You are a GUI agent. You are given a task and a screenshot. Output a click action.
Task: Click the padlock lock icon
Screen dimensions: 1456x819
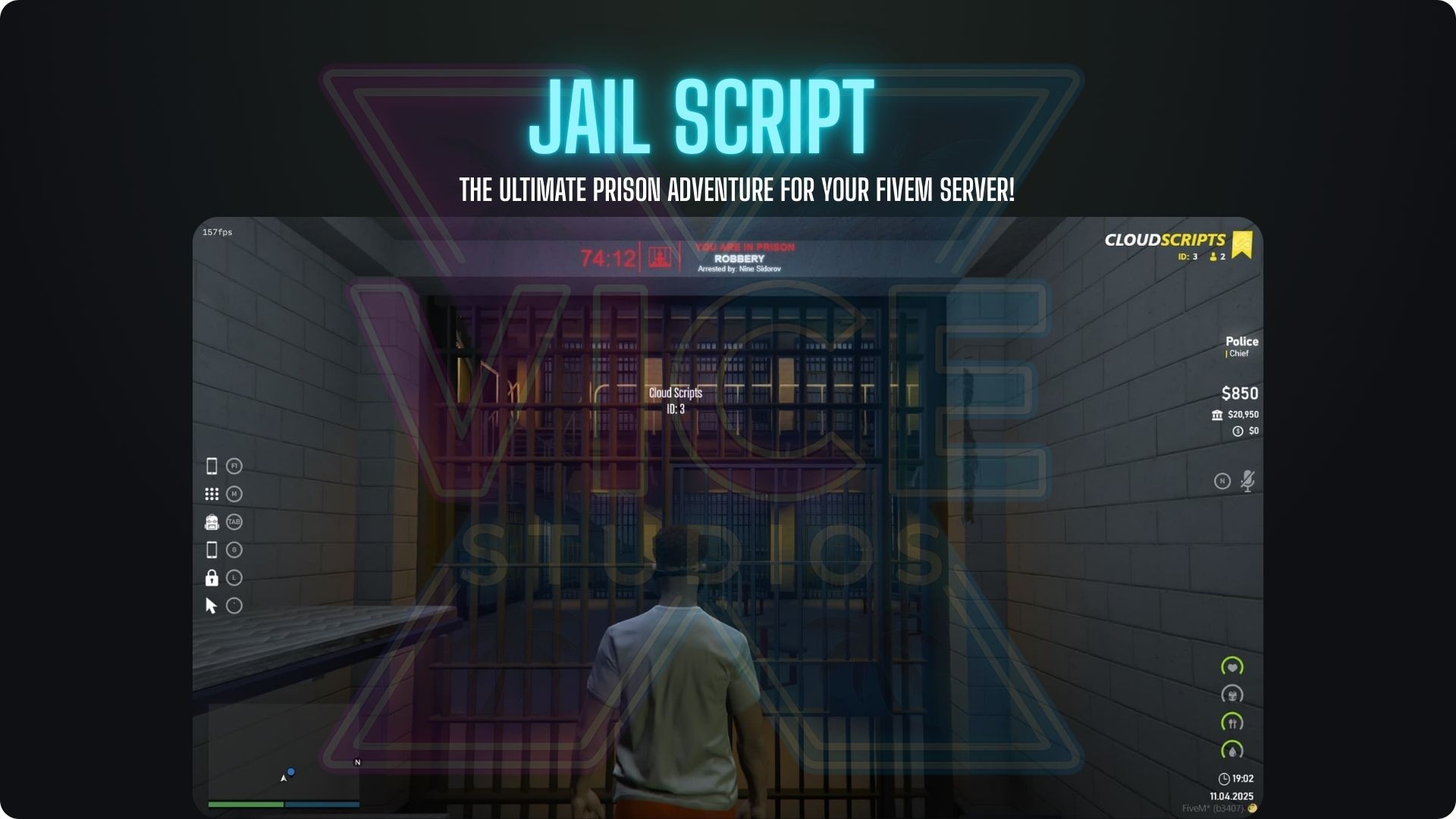point(212,578)
